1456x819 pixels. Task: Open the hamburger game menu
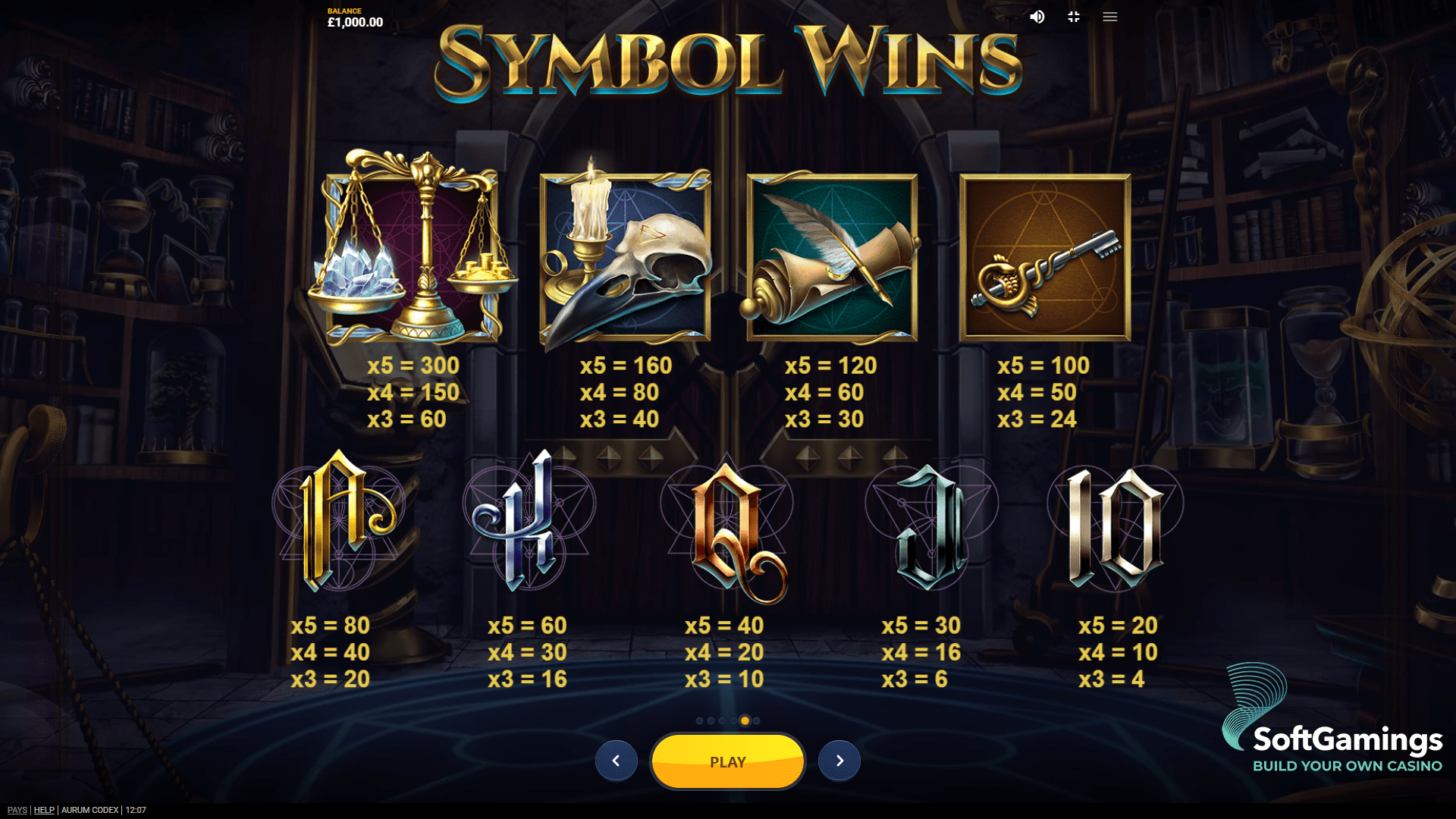coord(1109,17)
